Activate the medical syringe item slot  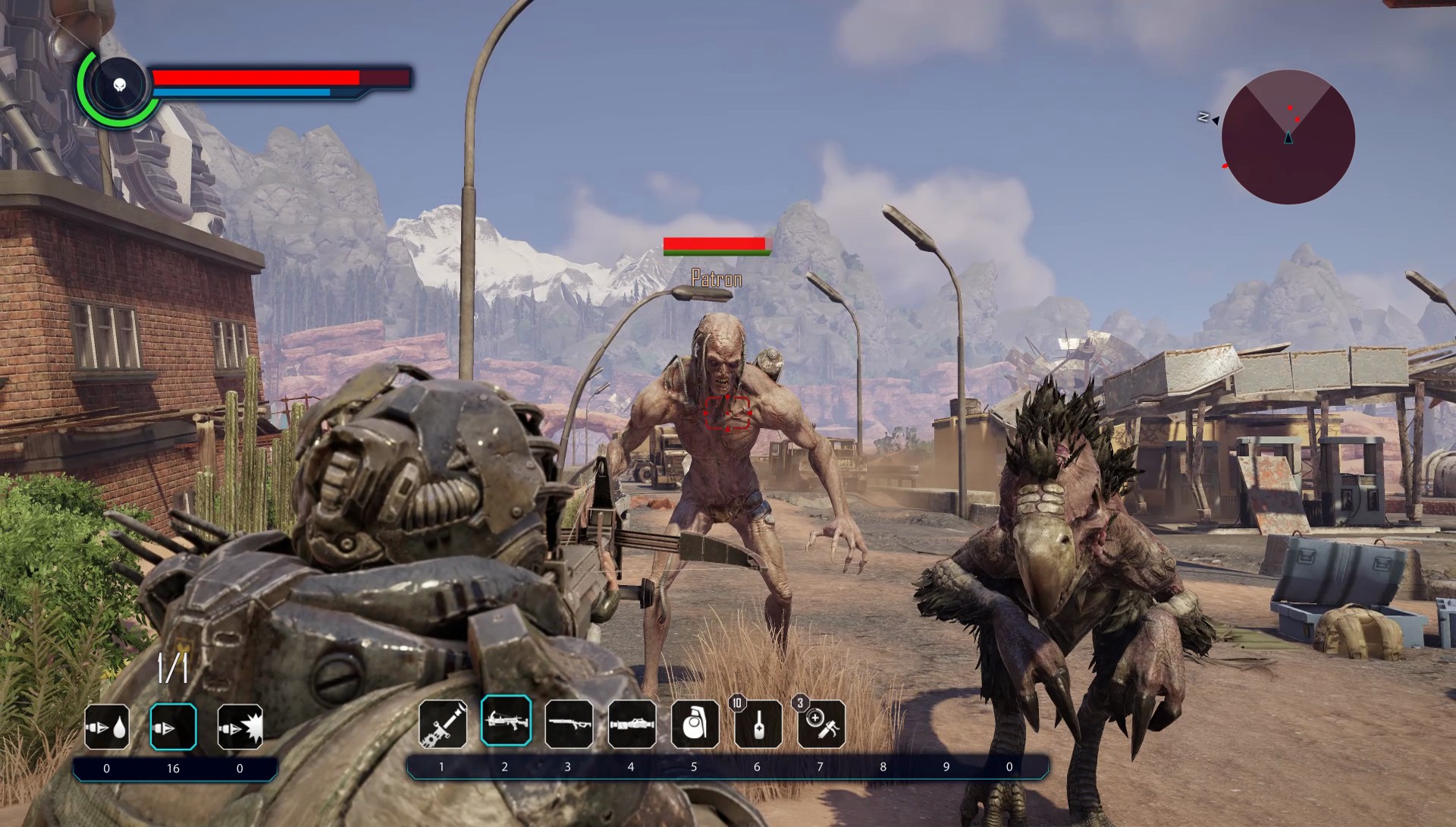click(x=821, y=723)
